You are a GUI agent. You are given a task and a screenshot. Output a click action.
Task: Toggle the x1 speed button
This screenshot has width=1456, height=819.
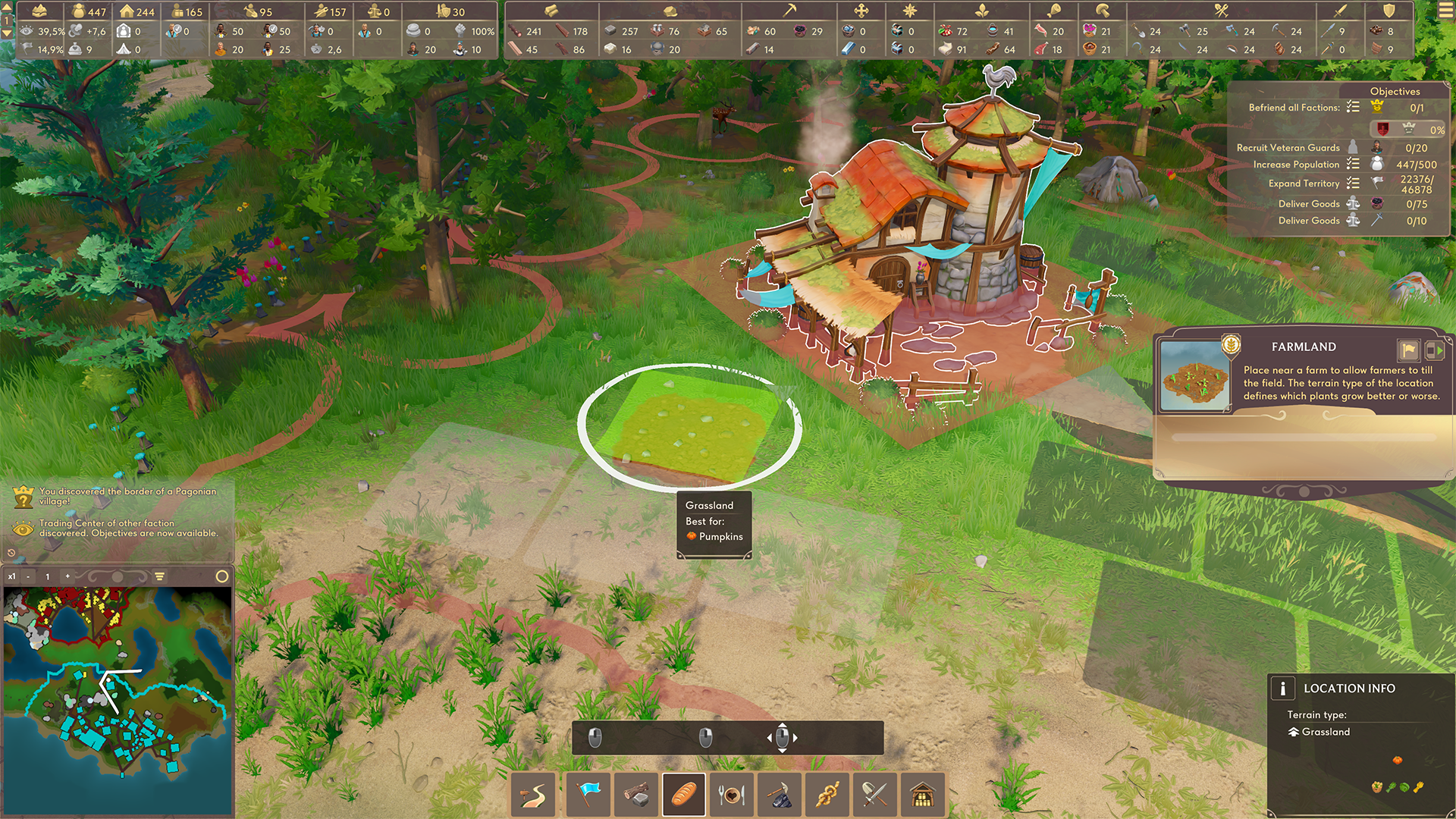(x=11, y=577)
